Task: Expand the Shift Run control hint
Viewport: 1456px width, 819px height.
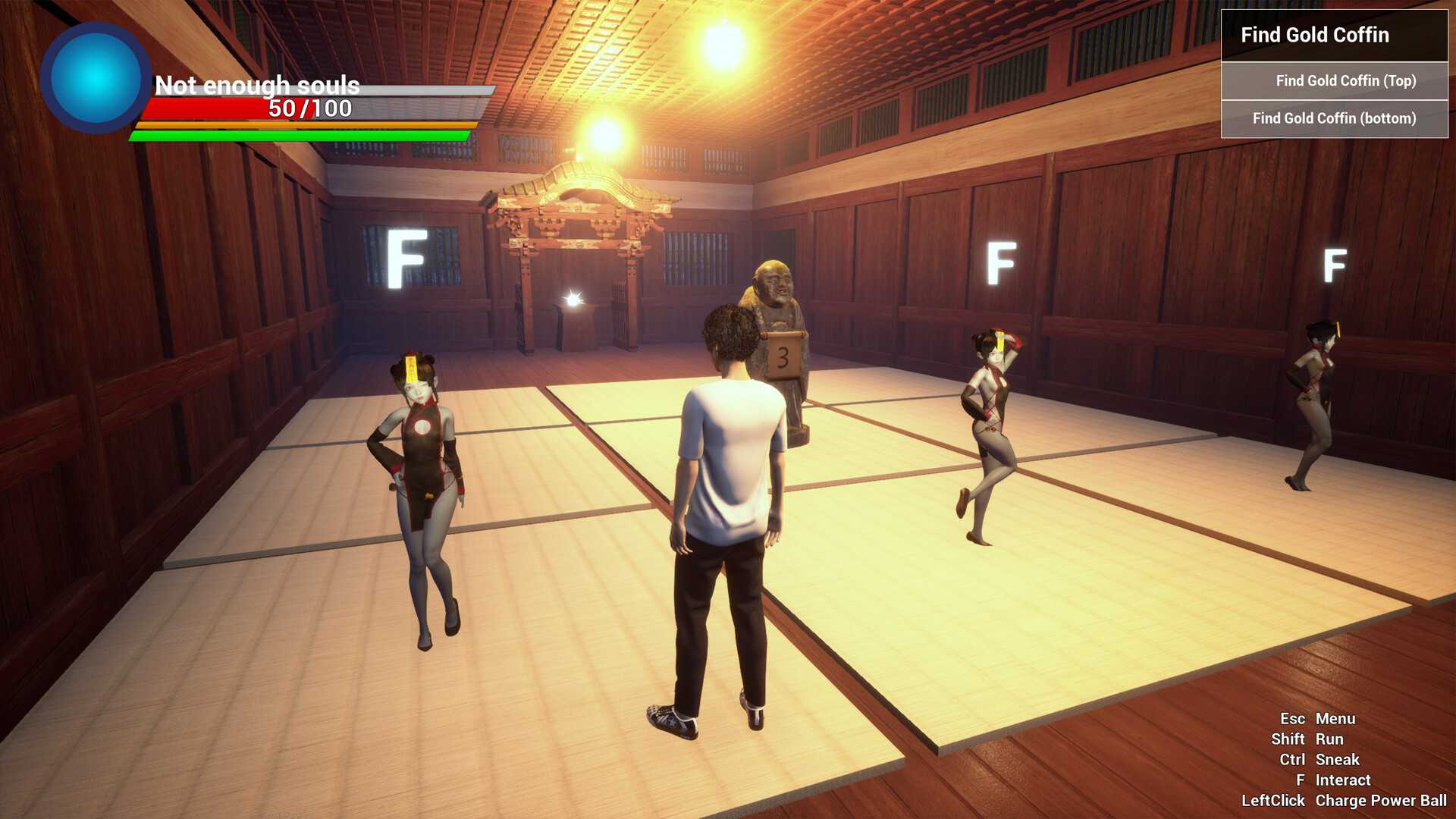Action: point(1308,739)
